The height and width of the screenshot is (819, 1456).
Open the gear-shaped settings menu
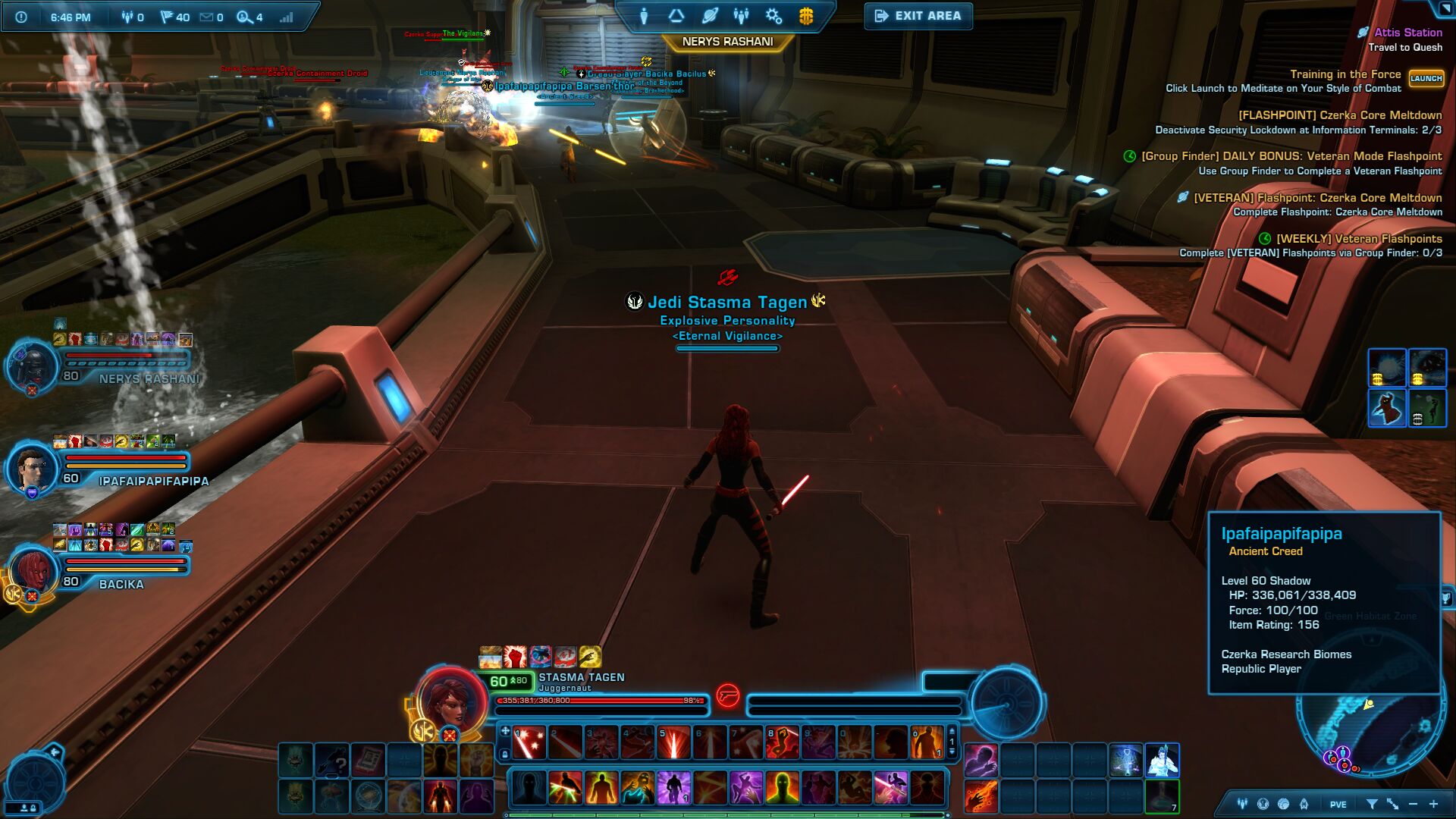pos(773,16)
